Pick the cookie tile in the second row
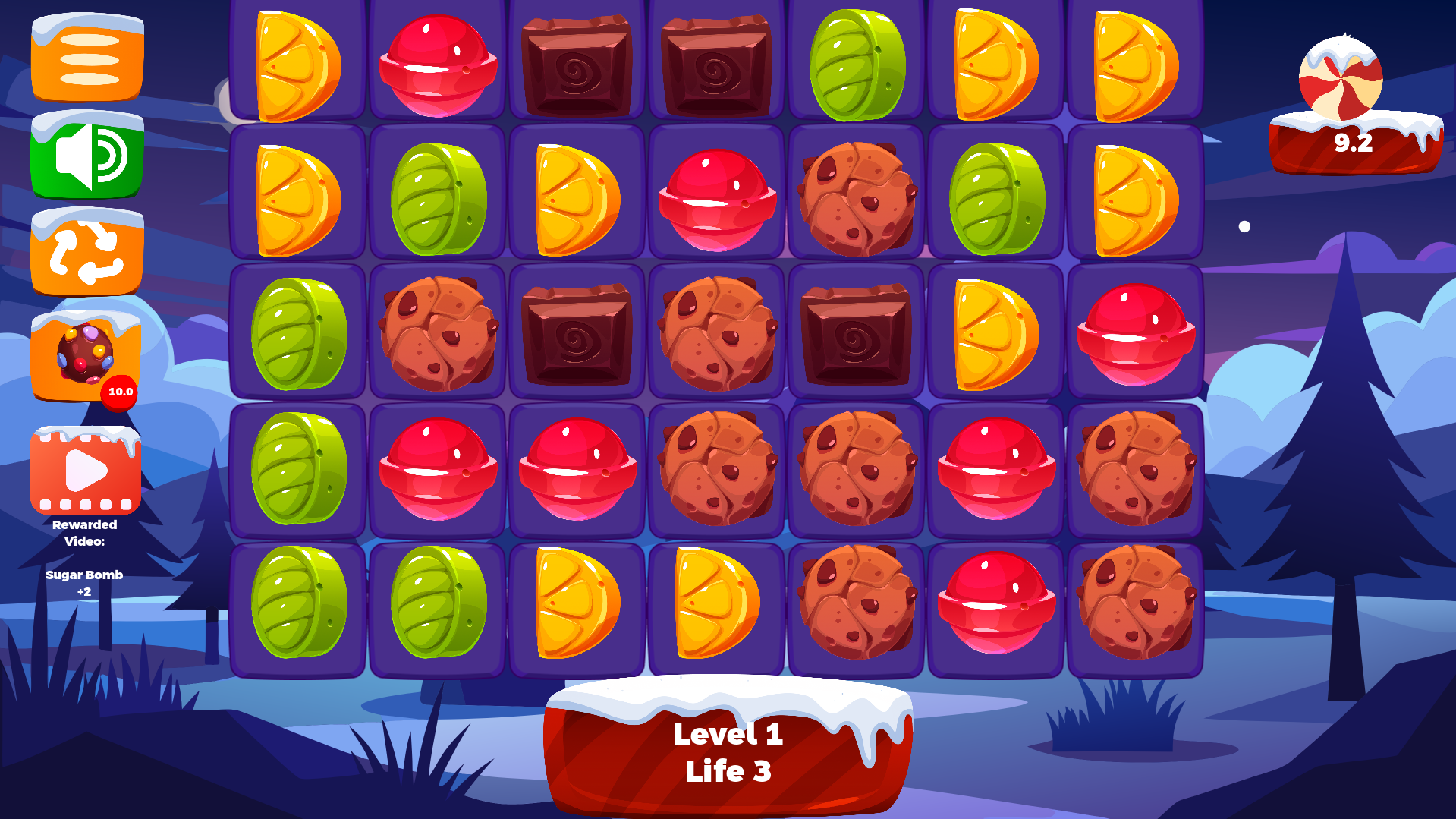This screenshot has height=819, width=1456. 856,197
